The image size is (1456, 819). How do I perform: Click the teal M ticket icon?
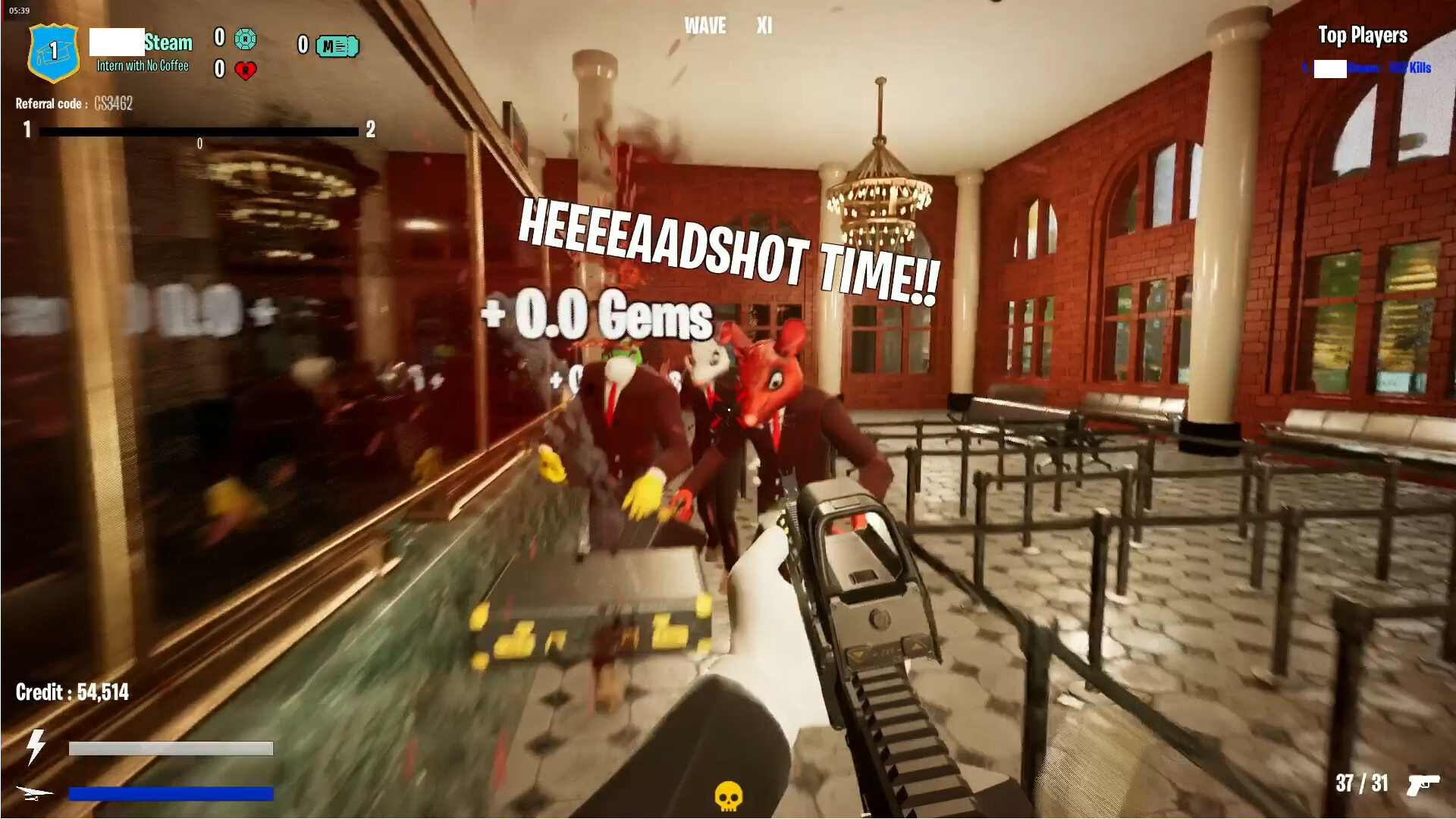click(x=336, y=46)
